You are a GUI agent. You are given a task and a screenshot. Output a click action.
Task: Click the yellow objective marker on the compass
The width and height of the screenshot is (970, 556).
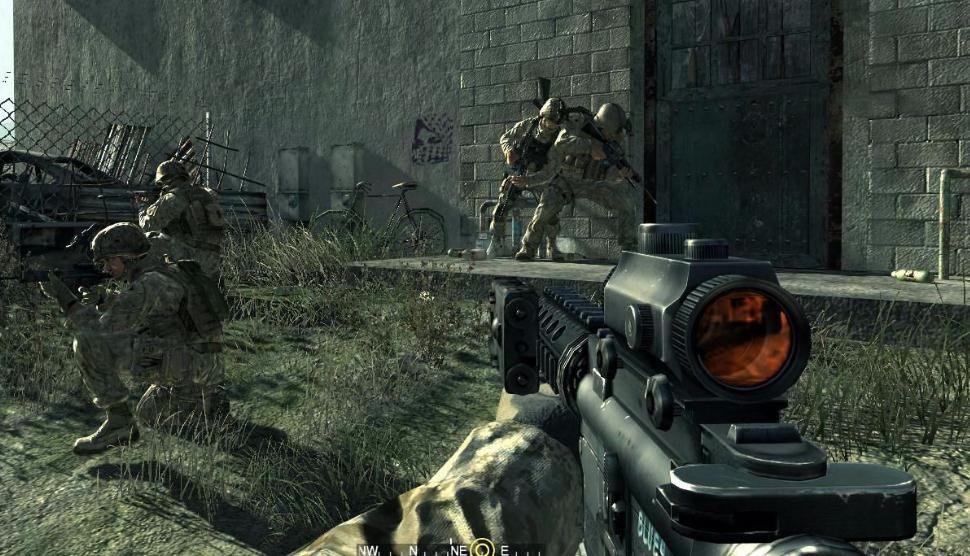click(483, 548)
